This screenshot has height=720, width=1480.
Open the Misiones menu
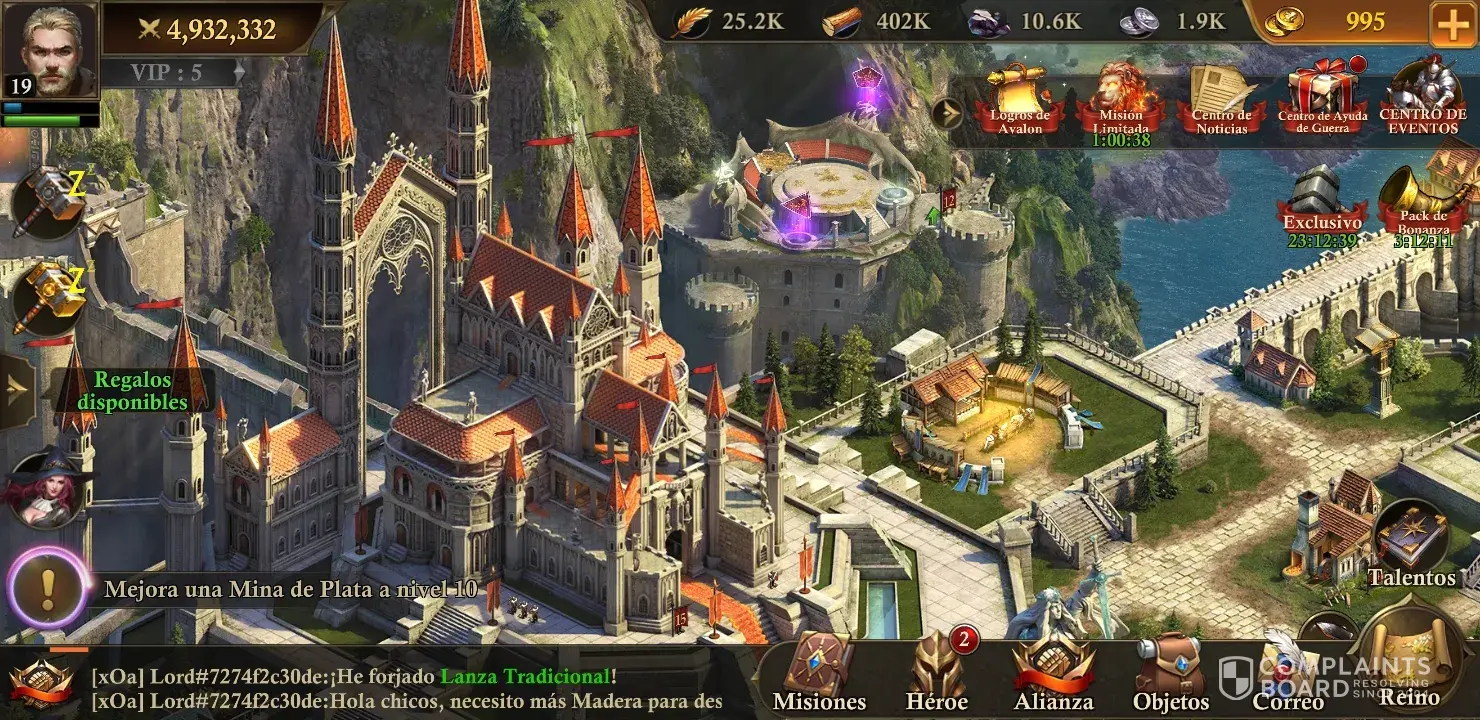[x=819, y=675]
